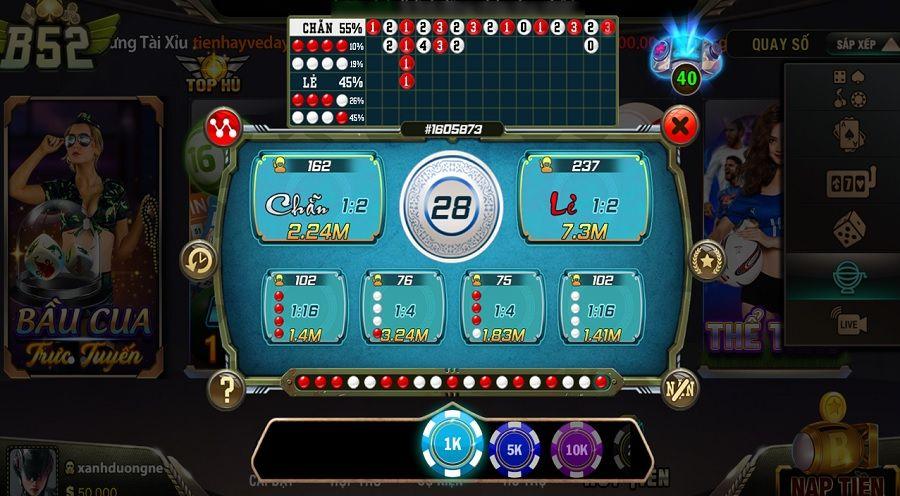
Task: Open the clock history button
Action: pyautogui.click(x=198, y=261)
